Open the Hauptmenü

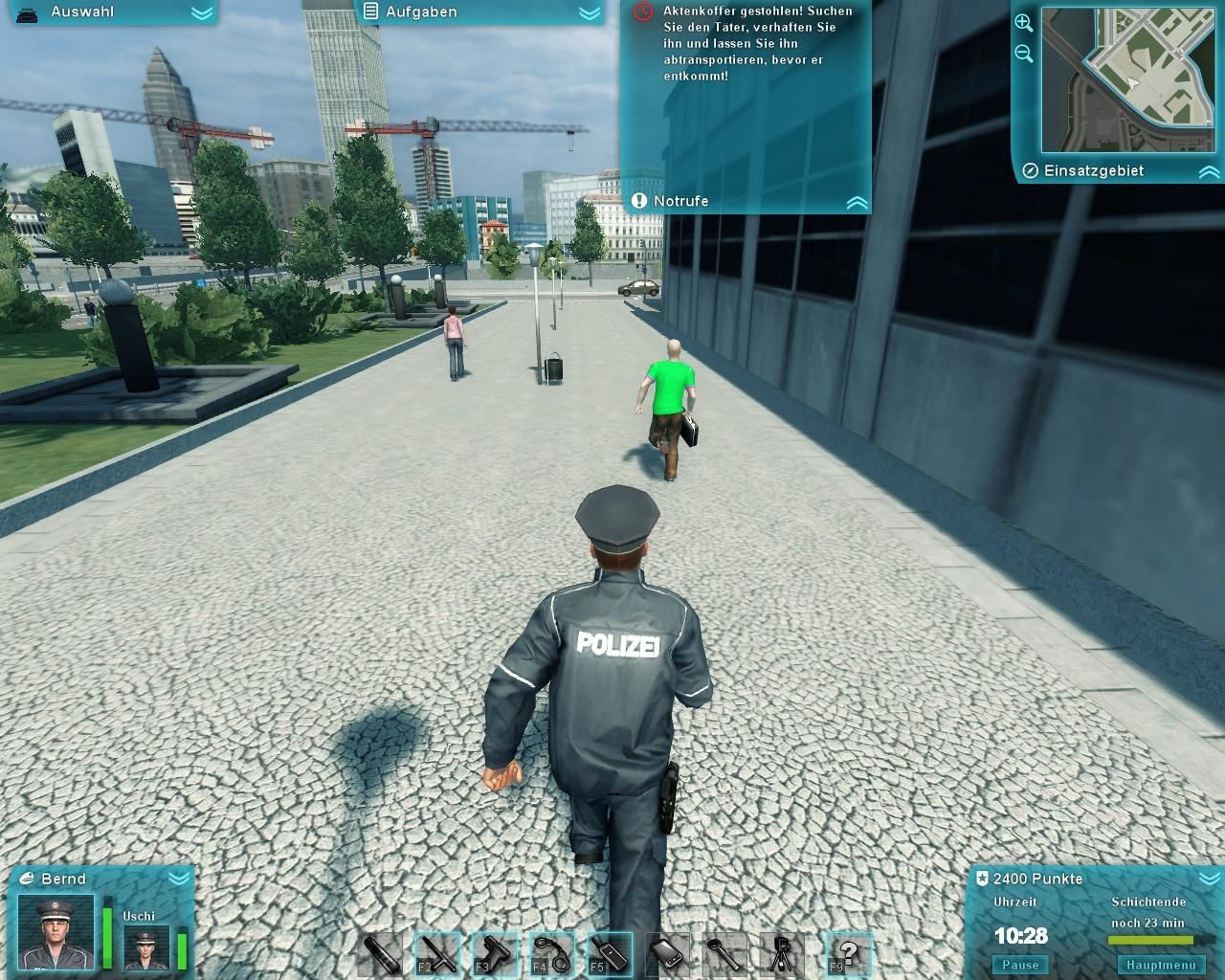coord(1161,965)
